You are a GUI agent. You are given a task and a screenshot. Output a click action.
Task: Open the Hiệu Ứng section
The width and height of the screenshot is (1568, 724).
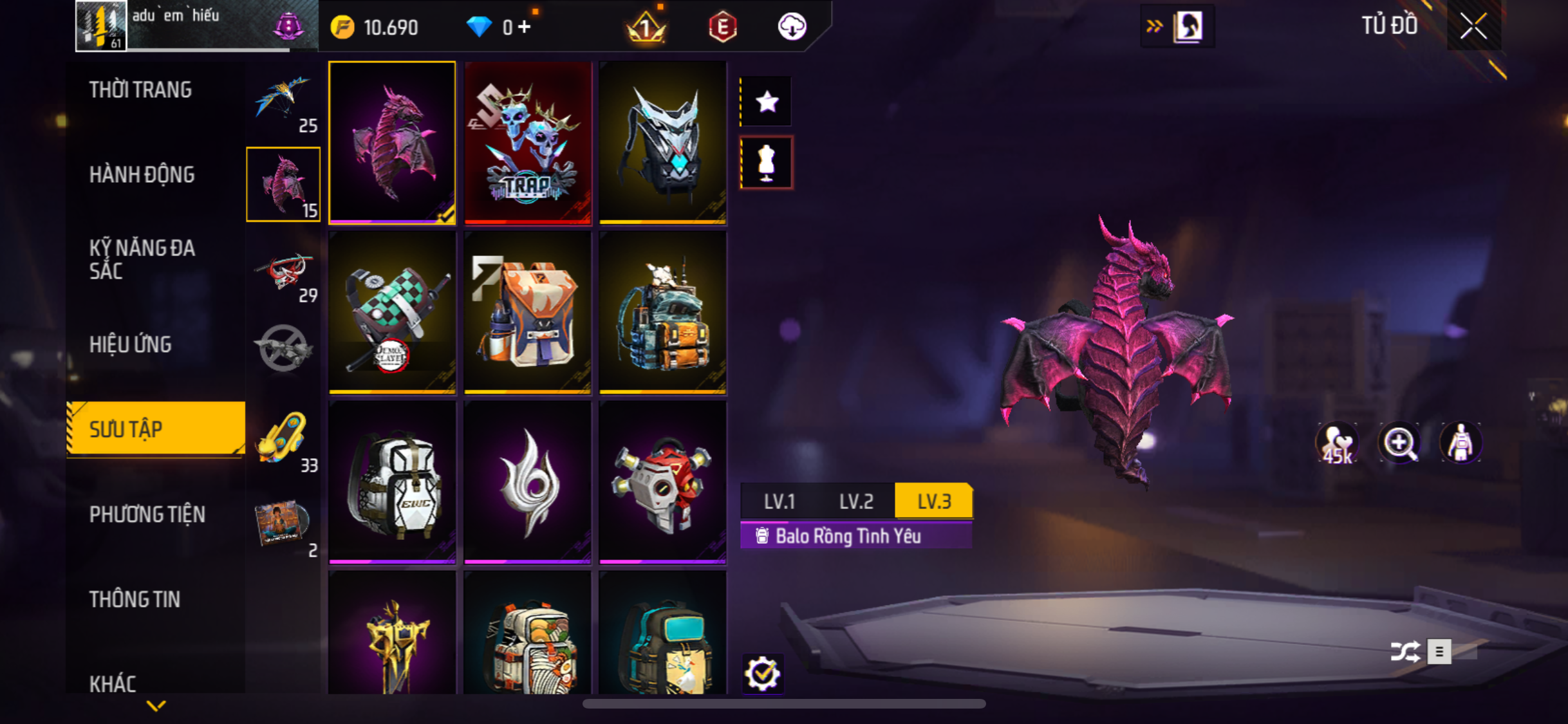click(x=131, y=345)
